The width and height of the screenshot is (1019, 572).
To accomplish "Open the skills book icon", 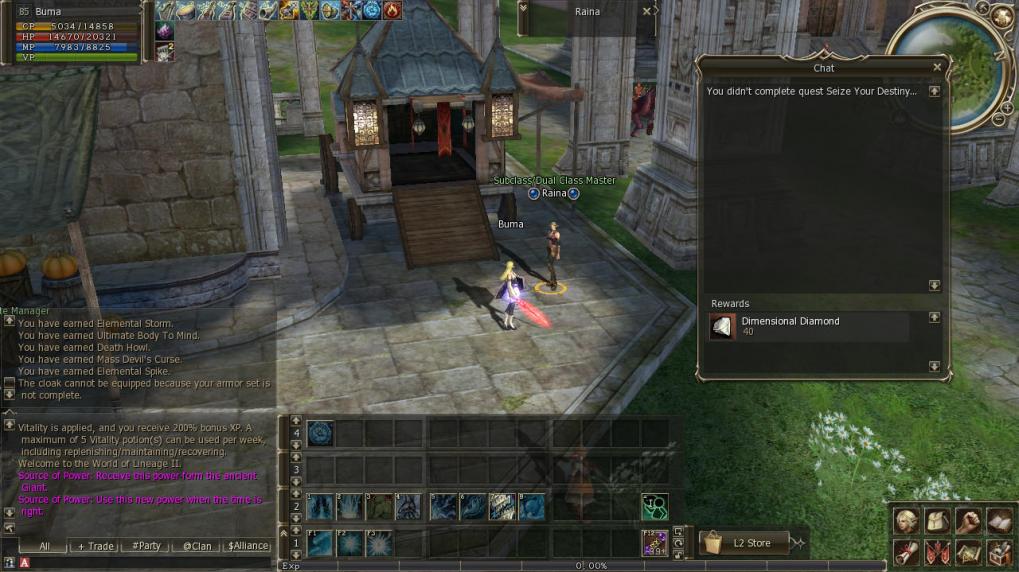I will click(x=998, y=521).
